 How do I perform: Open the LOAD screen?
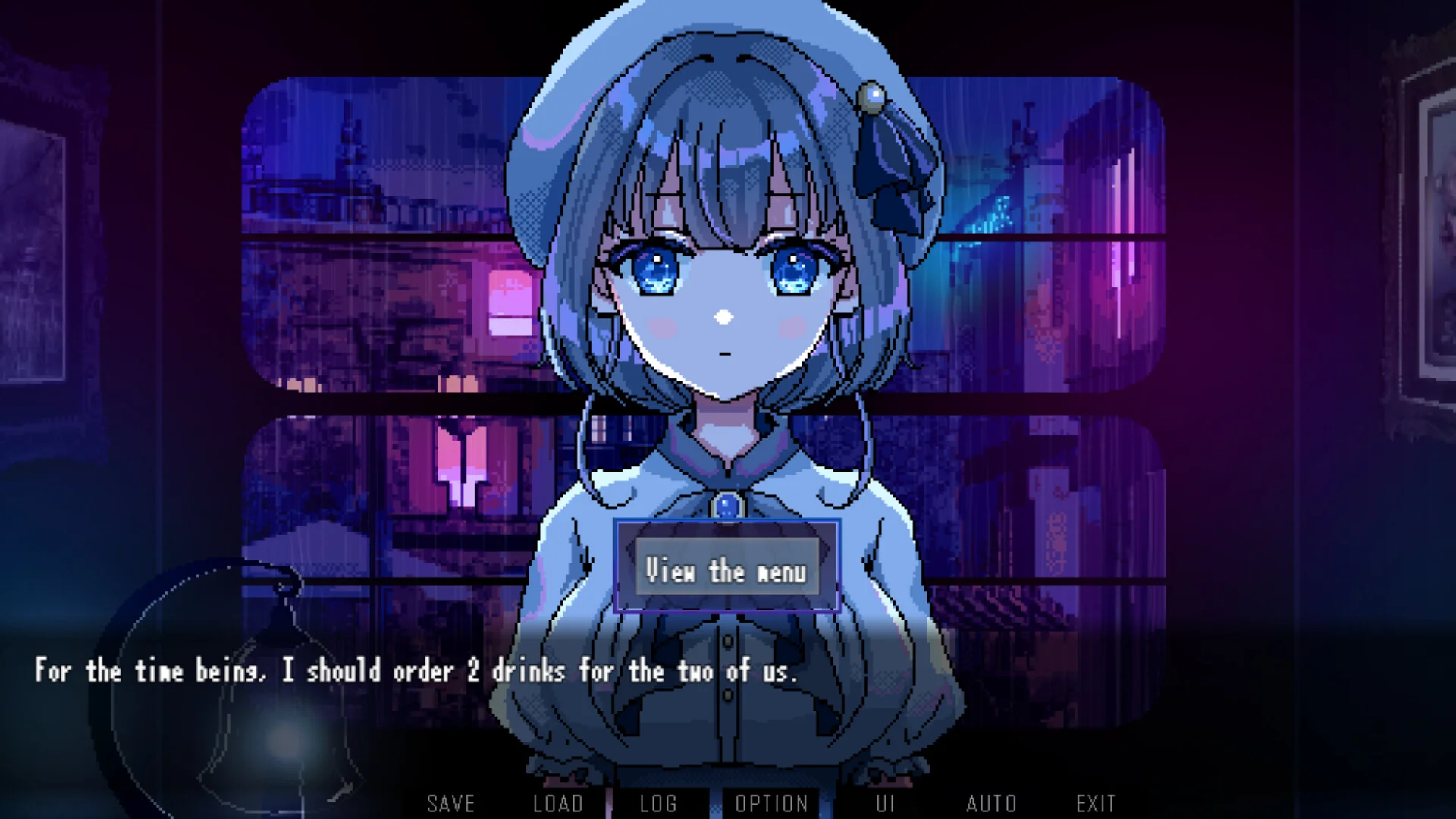[x=559, y=803]
